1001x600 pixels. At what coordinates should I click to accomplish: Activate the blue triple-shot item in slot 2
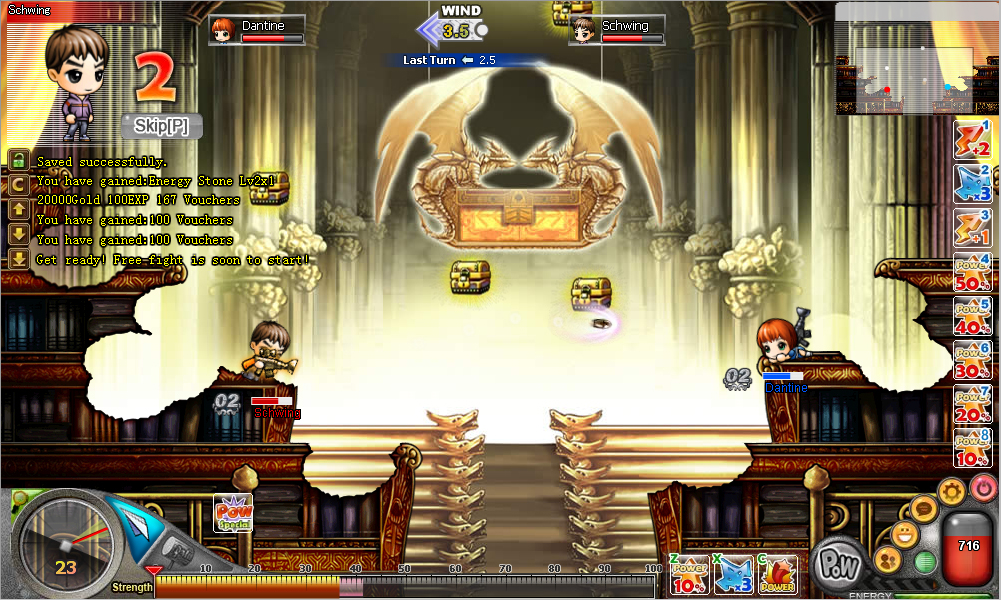[x=972, y=184]
